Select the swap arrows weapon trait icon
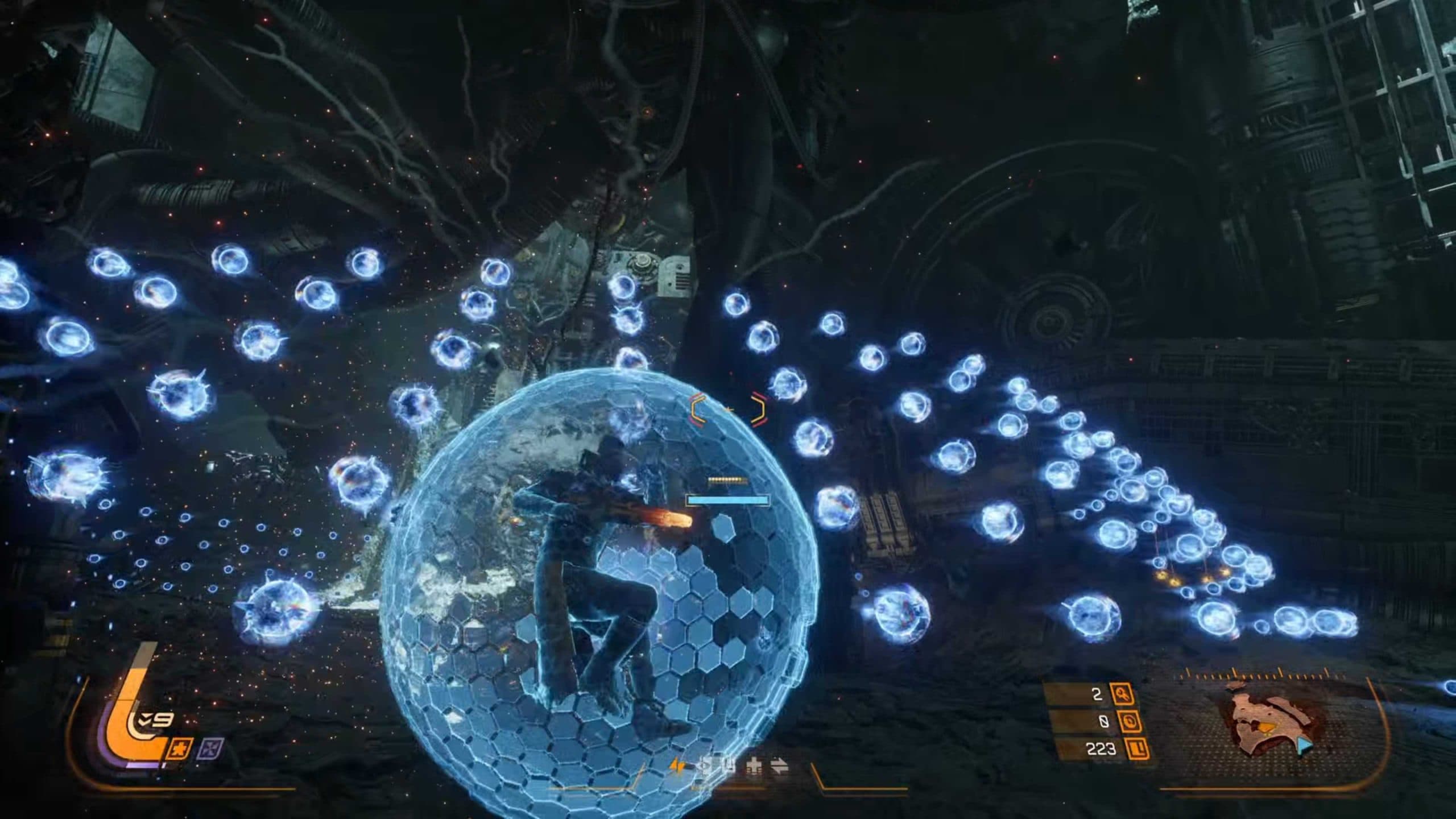1456x819 pixels. pos(779,766)
